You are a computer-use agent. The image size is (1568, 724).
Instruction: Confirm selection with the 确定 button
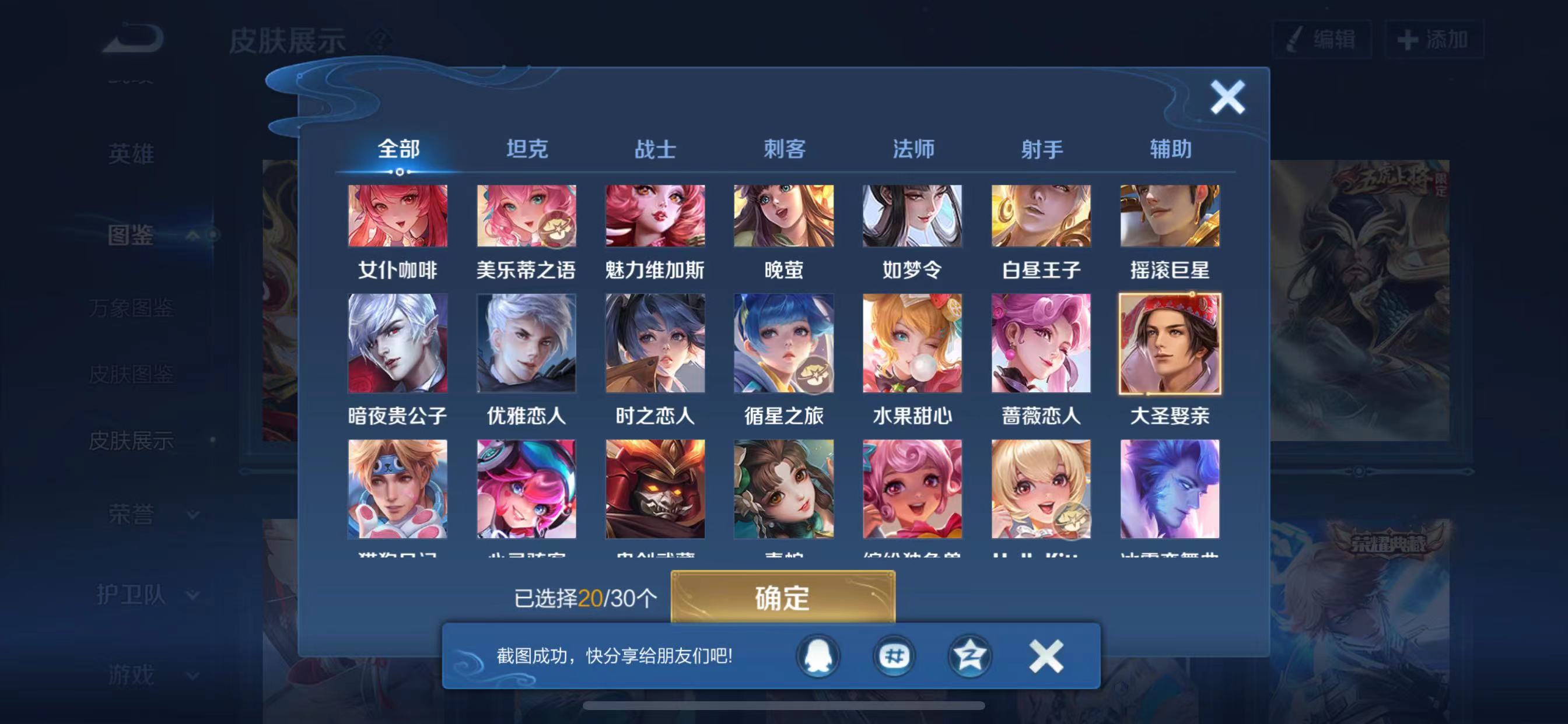pos(783,598)
